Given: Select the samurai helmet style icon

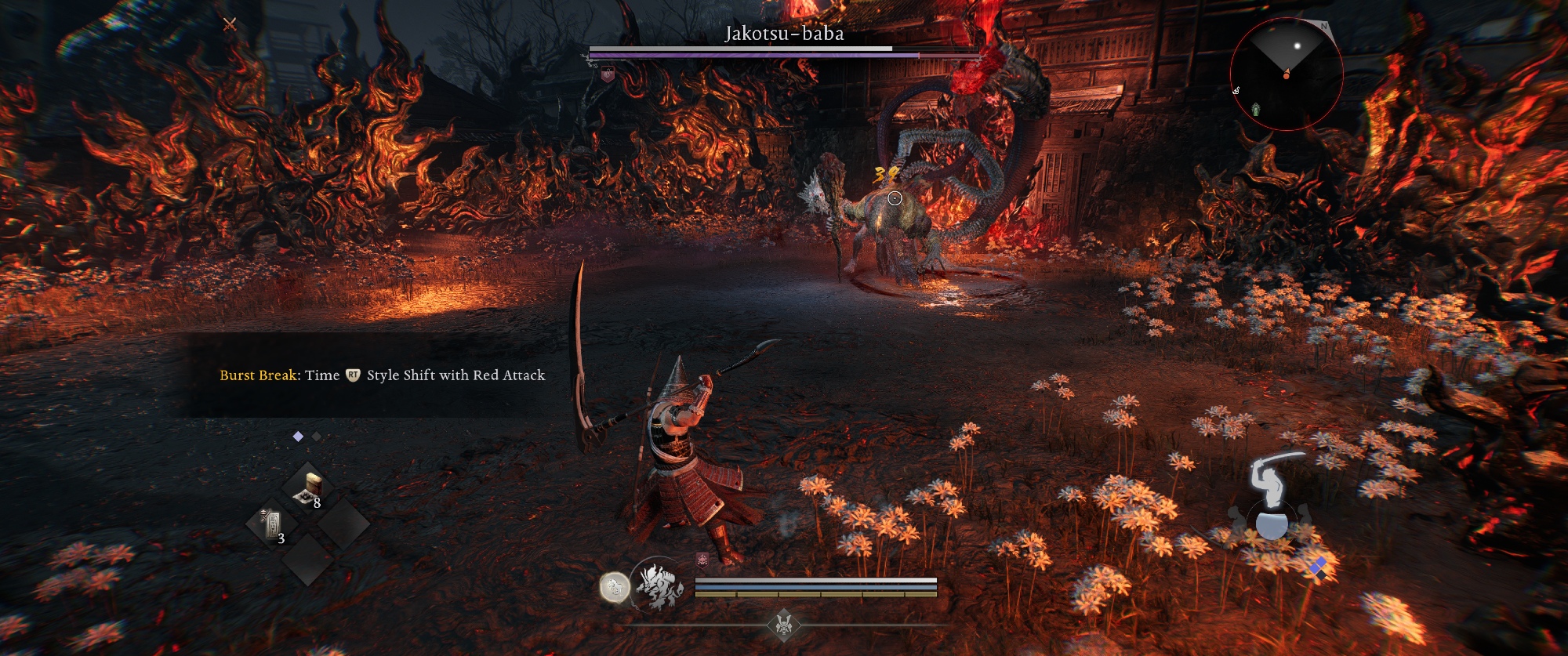Looking at the screenshot, I should pos(783,625).
